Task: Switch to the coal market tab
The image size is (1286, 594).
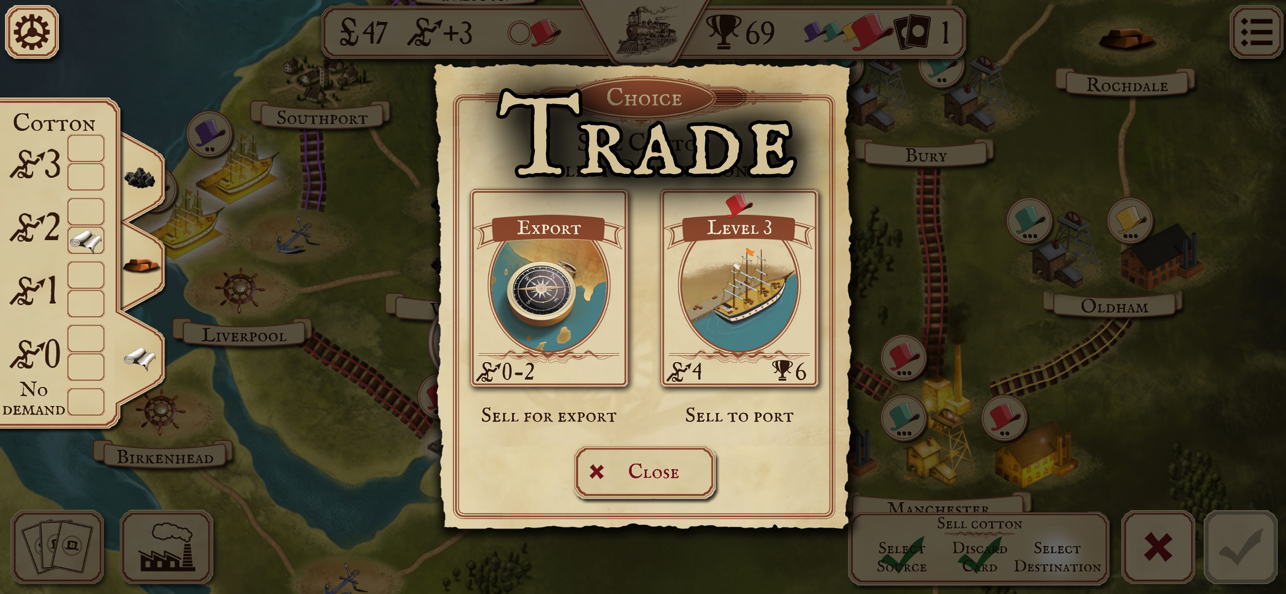Action: click(x=140, y=178)
